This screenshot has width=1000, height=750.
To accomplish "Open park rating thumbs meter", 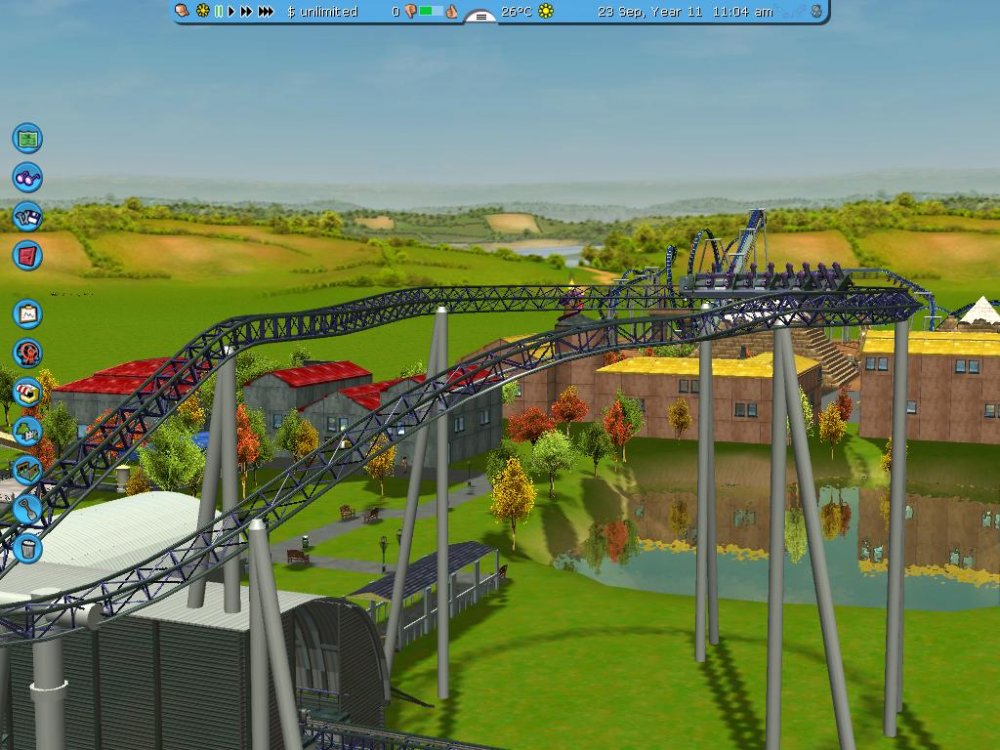I will click(x=430, y=11).
